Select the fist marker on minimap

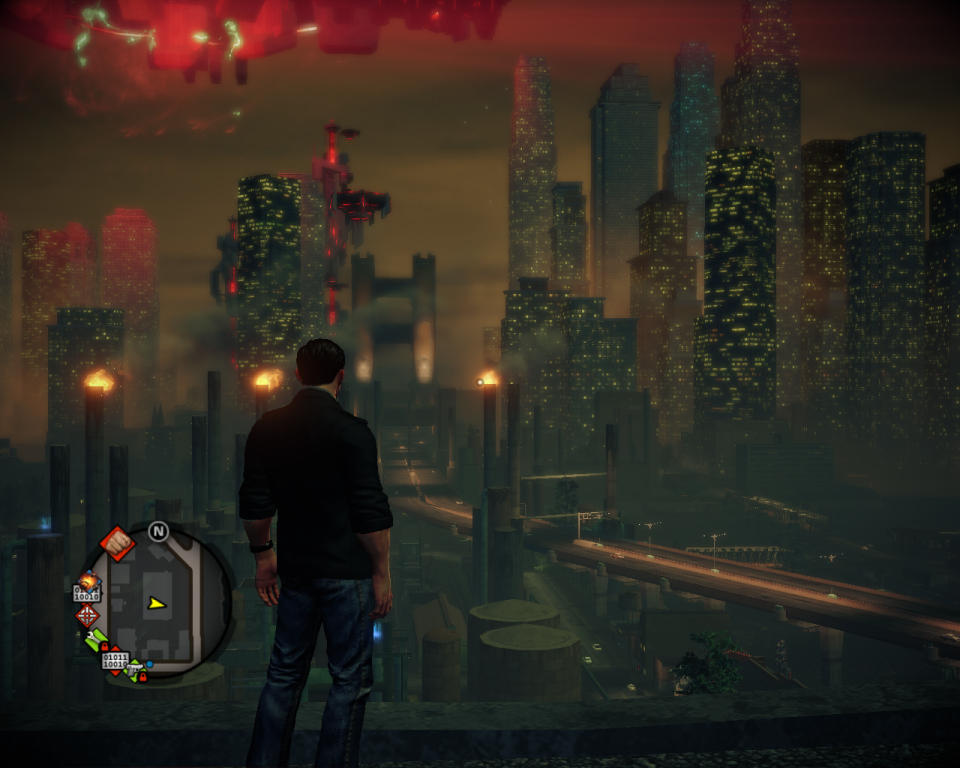(117, 543)
